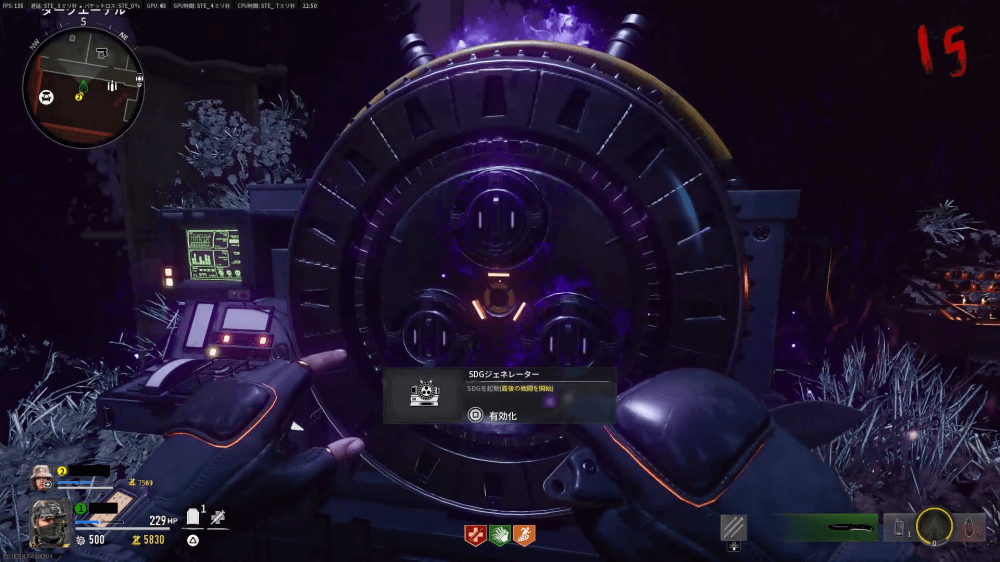Select the round white bed marker on minimap
Image resolution: width=1000 pixels, height=562 pixels.
46,97
